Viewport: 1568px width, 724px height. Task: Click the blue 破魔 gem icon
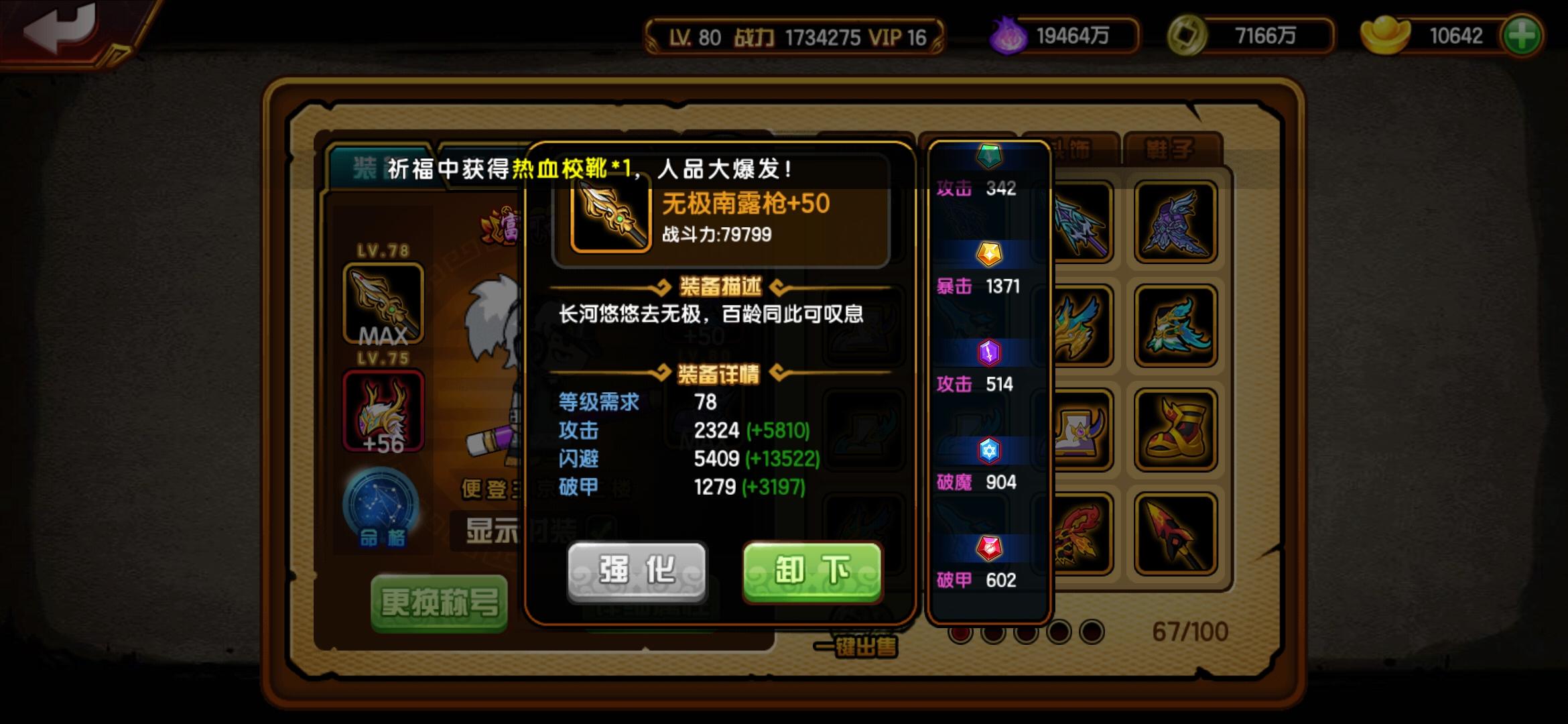click(x=989, y=451)
